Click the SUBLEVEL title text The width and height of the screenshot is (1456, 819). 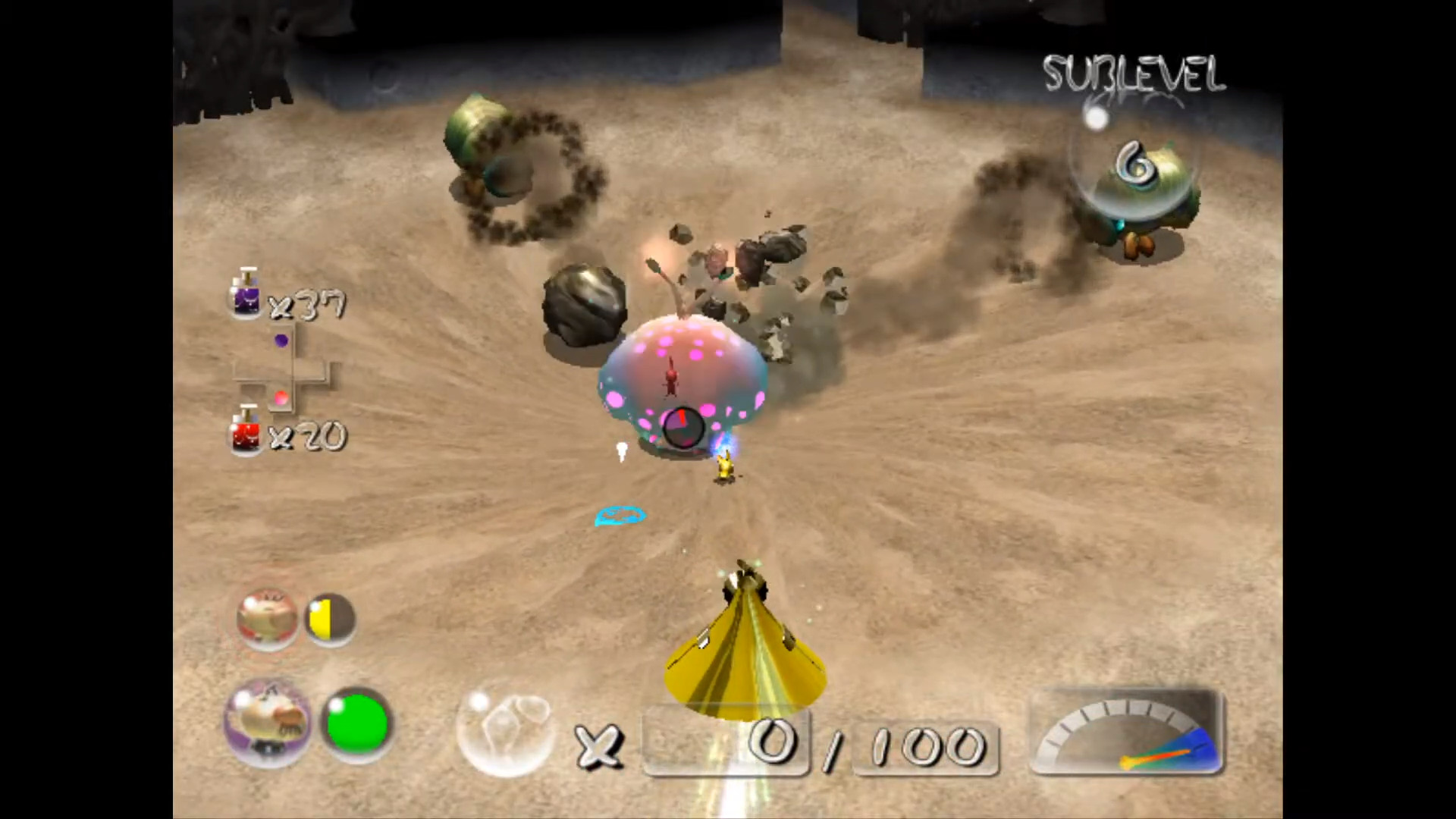point(1134,72)
